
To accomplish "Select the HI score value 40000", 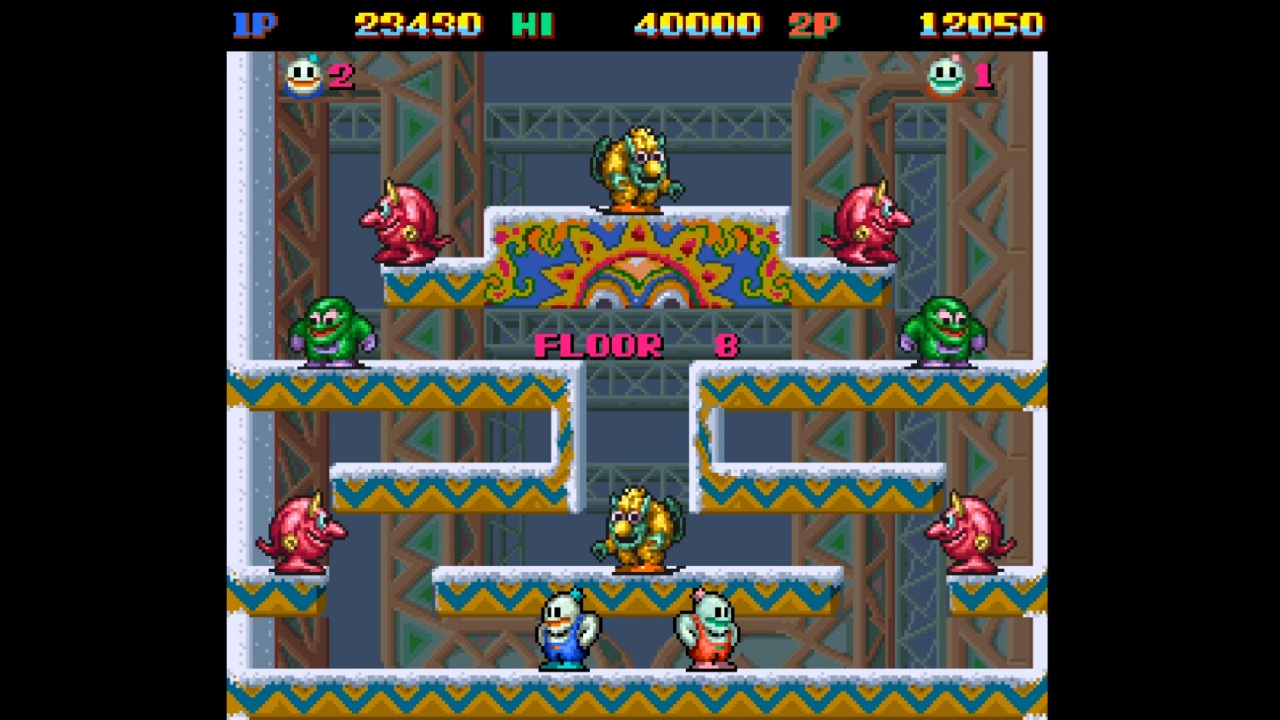I will point(697,24).
